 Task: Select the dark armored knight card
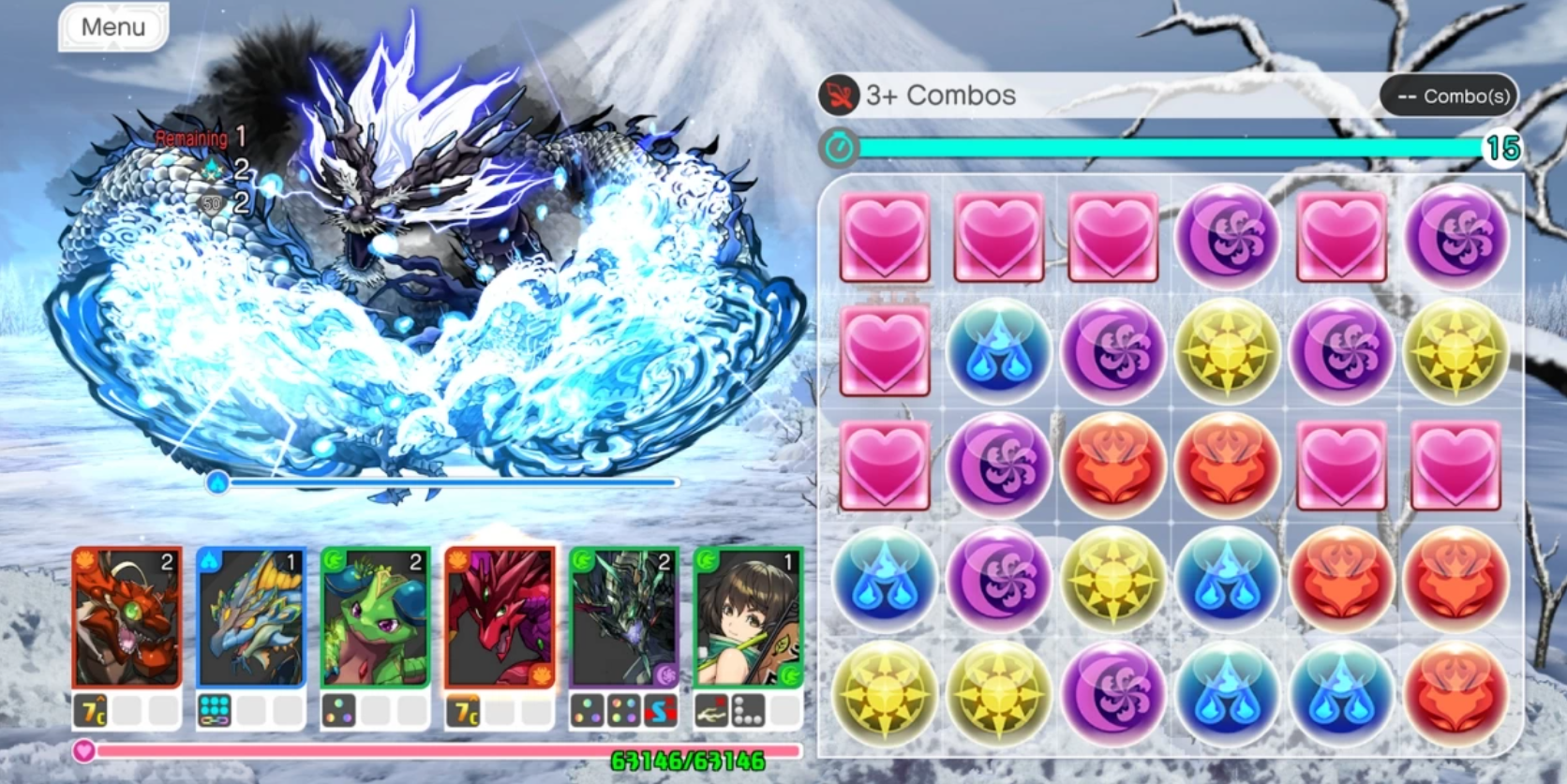[x=624, y=617]
